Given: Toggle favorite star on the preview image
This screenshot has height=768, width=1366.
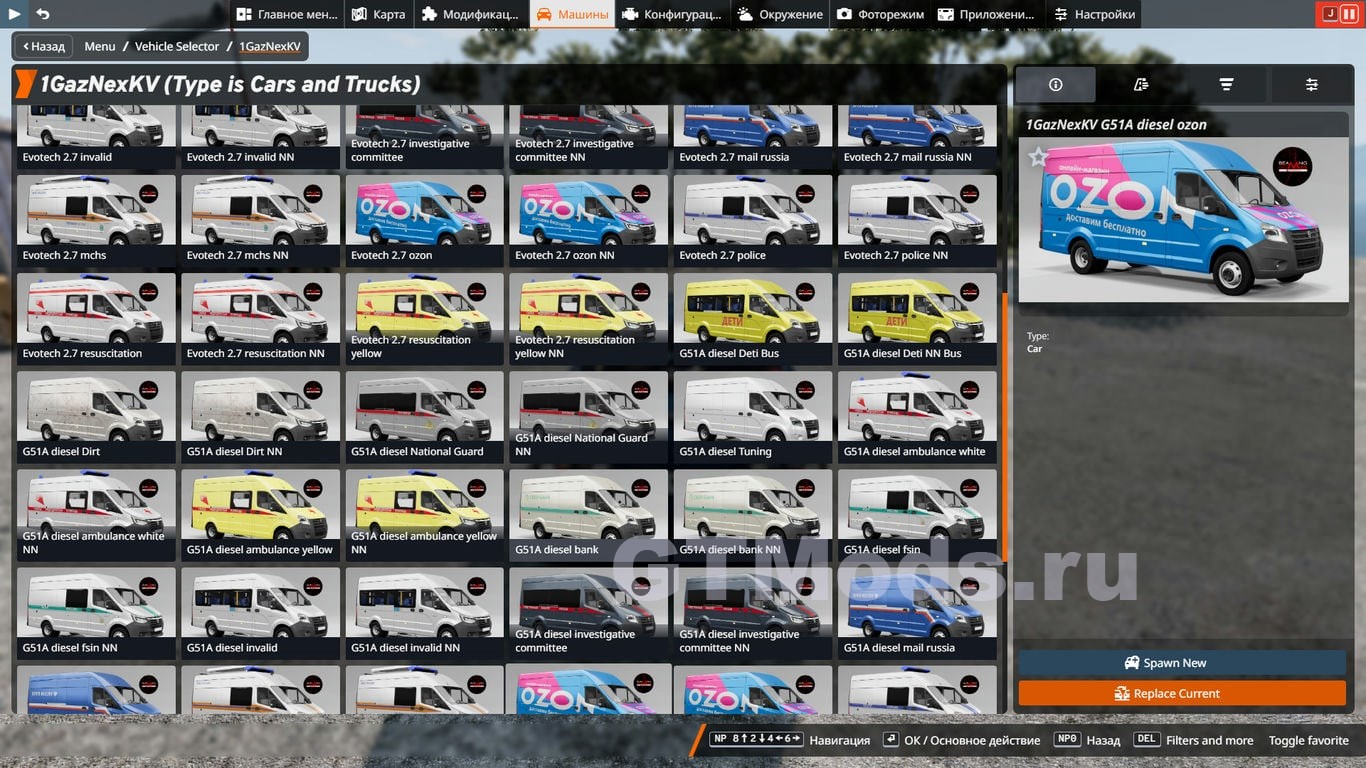Looking at the screenshot, I should point(1039,157).
